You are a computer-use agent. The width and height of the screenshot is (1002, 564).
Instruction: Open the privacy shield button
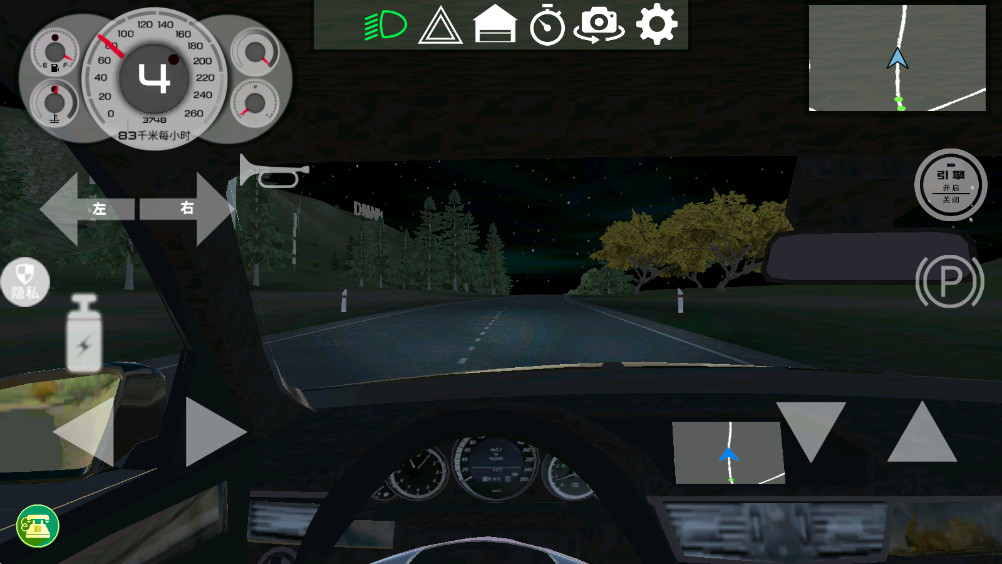pos(24,280)
